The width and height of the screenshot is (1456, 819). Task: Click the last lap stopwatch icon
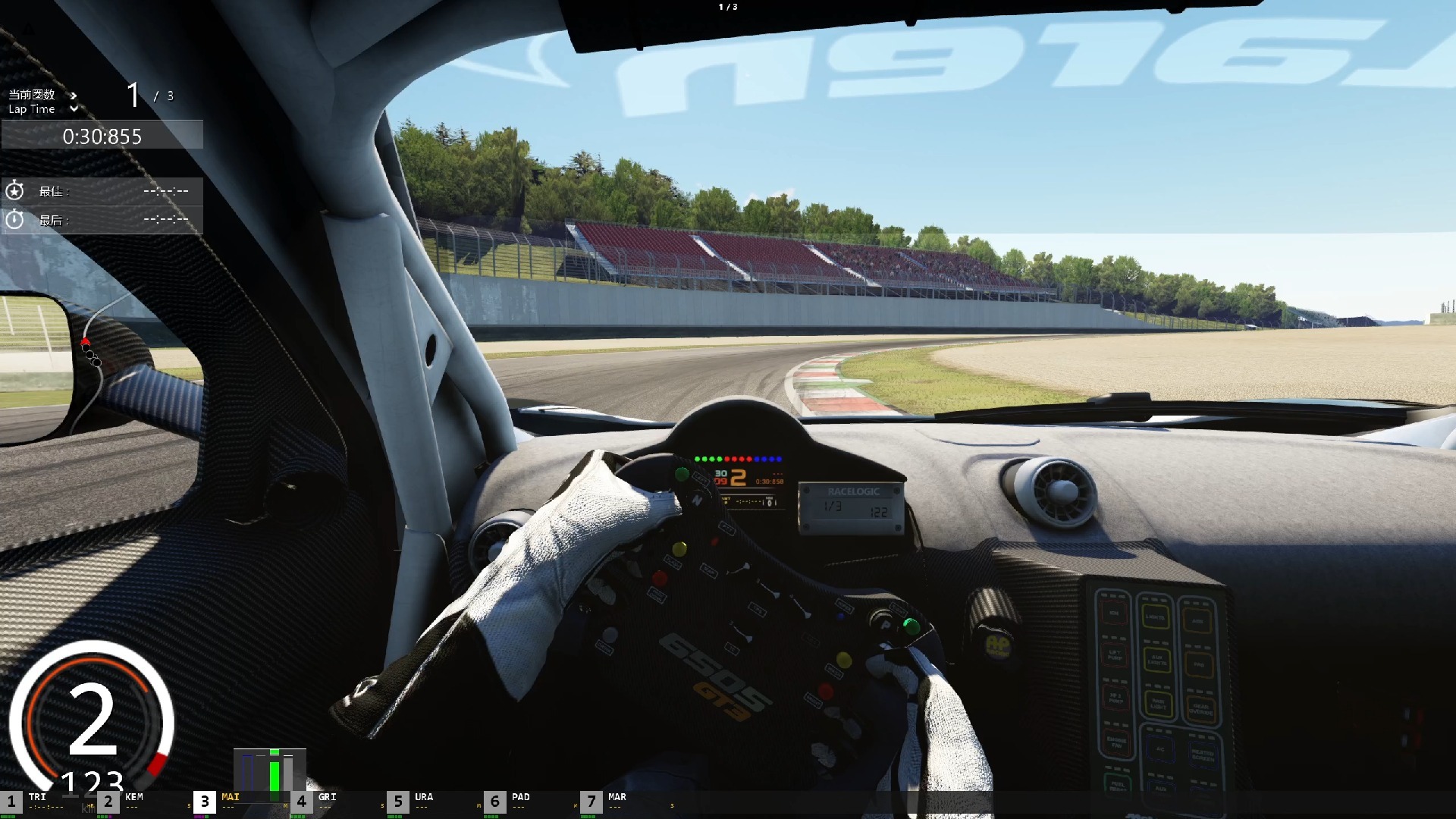15,220
